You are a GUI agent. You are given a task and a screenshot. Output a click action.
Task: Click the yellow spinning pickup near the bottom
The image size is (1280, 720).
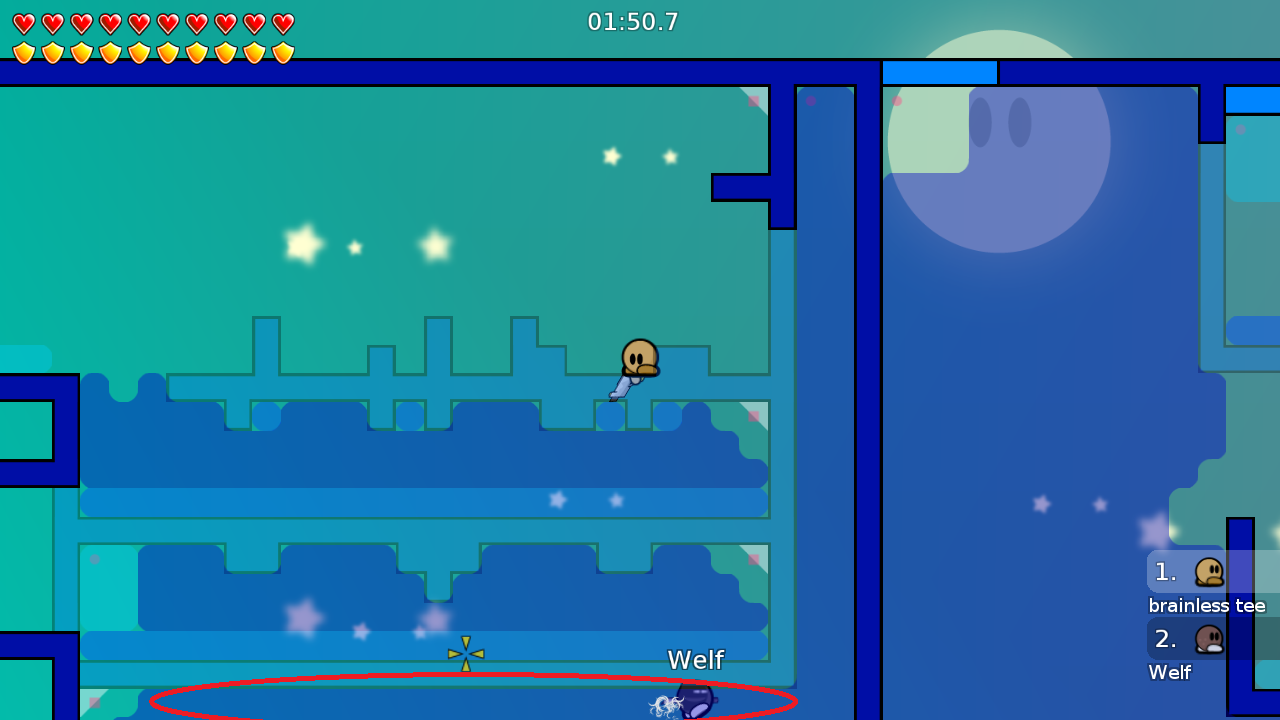pyautogui.click(x=465, y=652)
